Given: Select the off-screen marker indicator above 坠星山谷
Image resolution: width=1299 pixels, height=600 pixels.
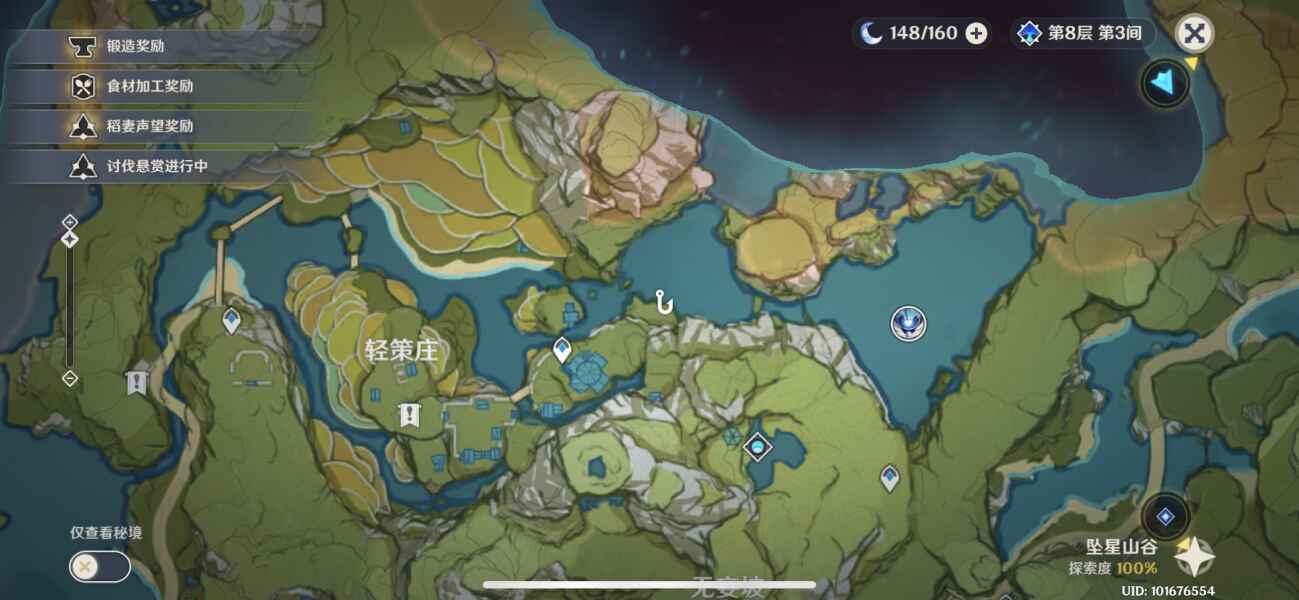Looking at the screenshot, I should coord(1165,516).
